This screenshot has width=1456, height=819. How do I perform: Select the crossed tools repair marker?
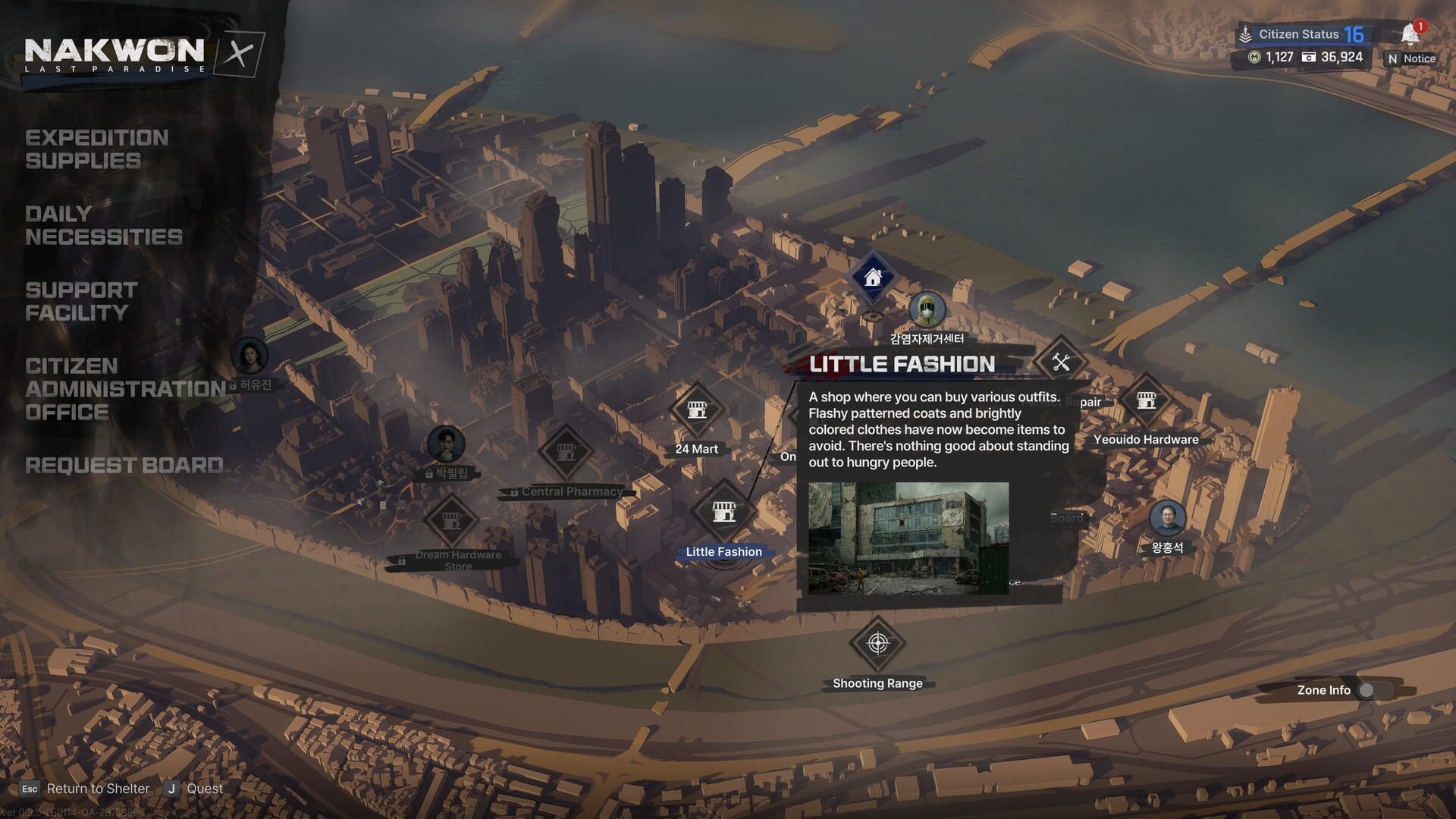(1061, 362)
